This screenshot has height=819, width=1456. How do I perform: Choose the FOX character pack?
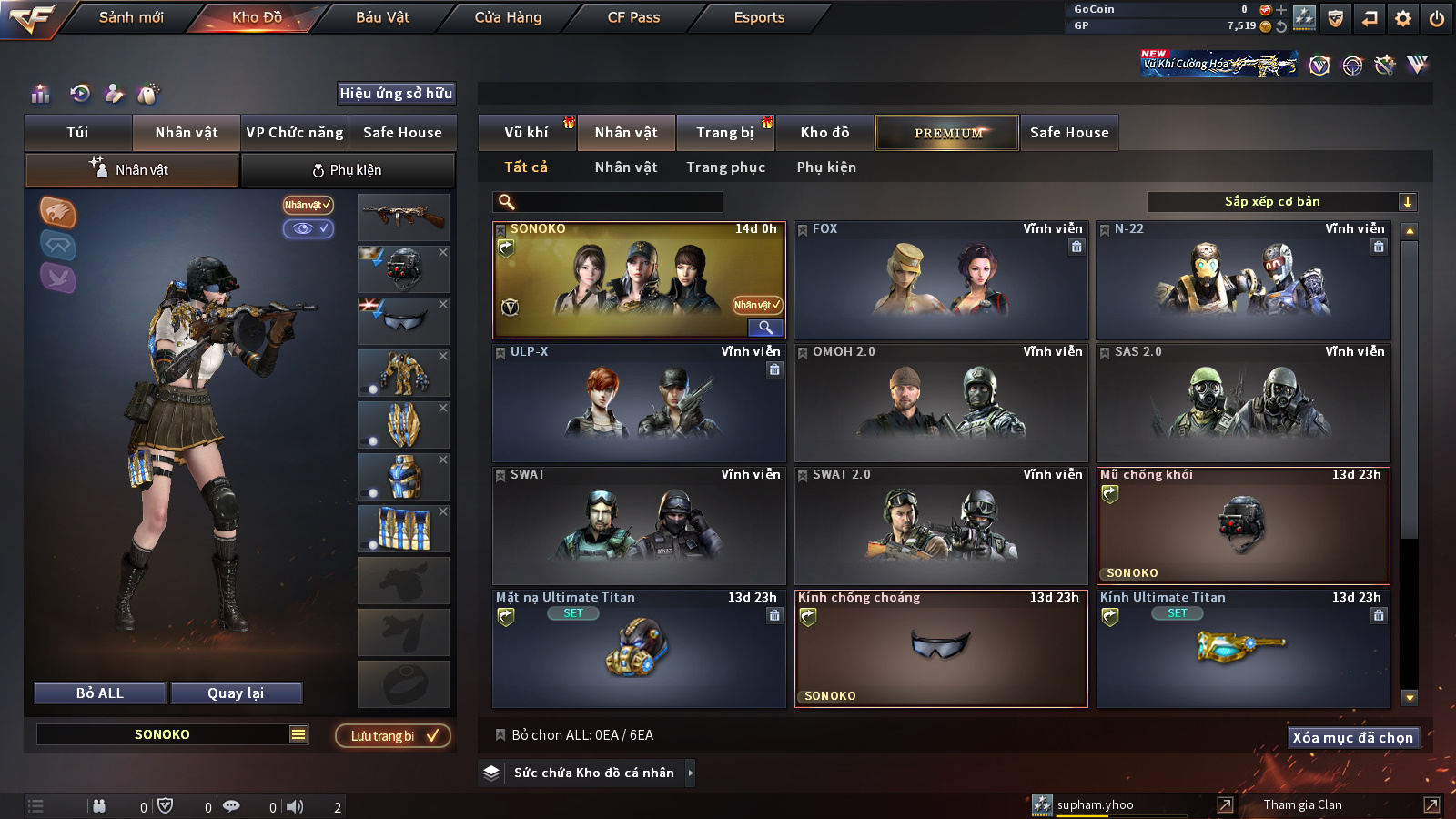pyautogui.click(x=941, y=280)
